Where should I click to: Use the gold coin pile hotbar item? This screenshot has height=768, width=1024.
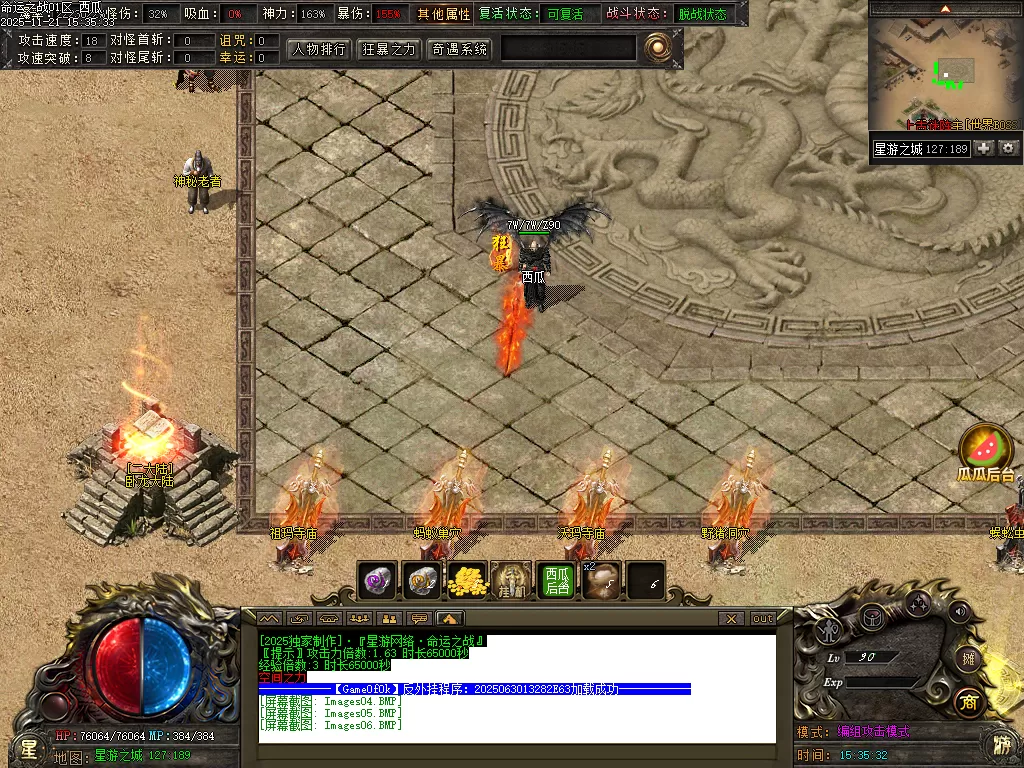tap(466, 580)
